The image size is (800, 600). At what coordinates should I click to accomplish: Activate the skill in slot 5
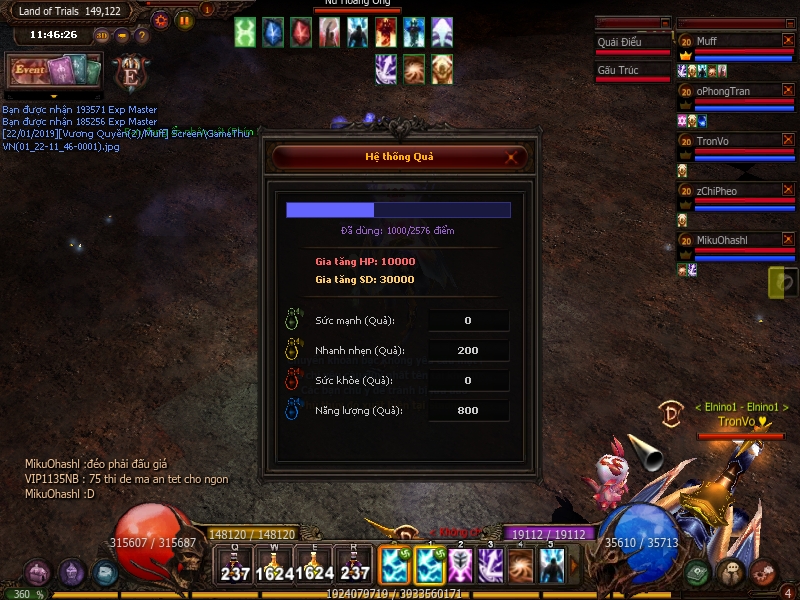coord(552,566)
